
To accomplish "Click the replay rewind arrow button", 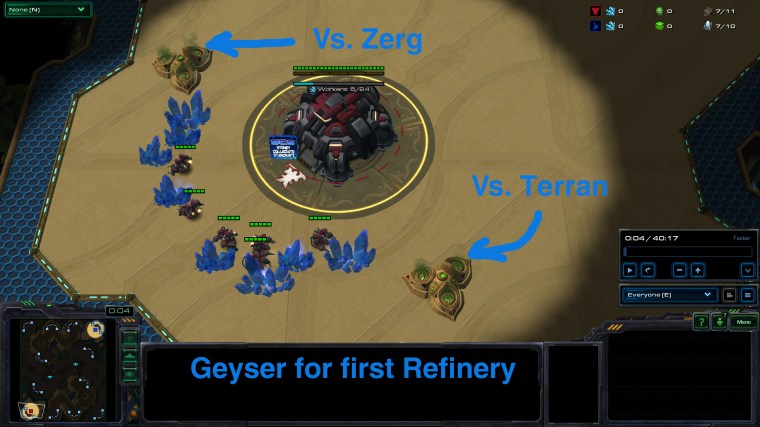I will click(650, 270).
